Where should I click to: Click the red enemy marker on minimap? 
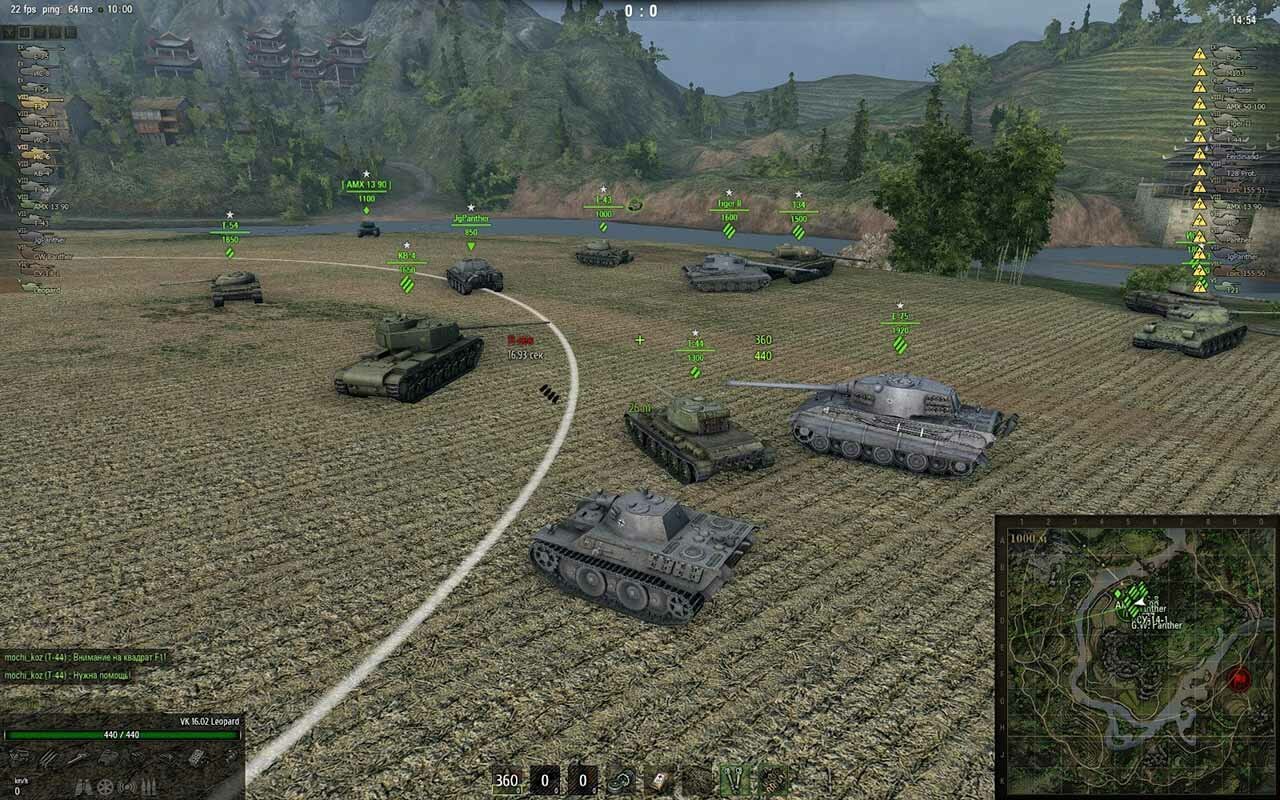coord(1240,680)
